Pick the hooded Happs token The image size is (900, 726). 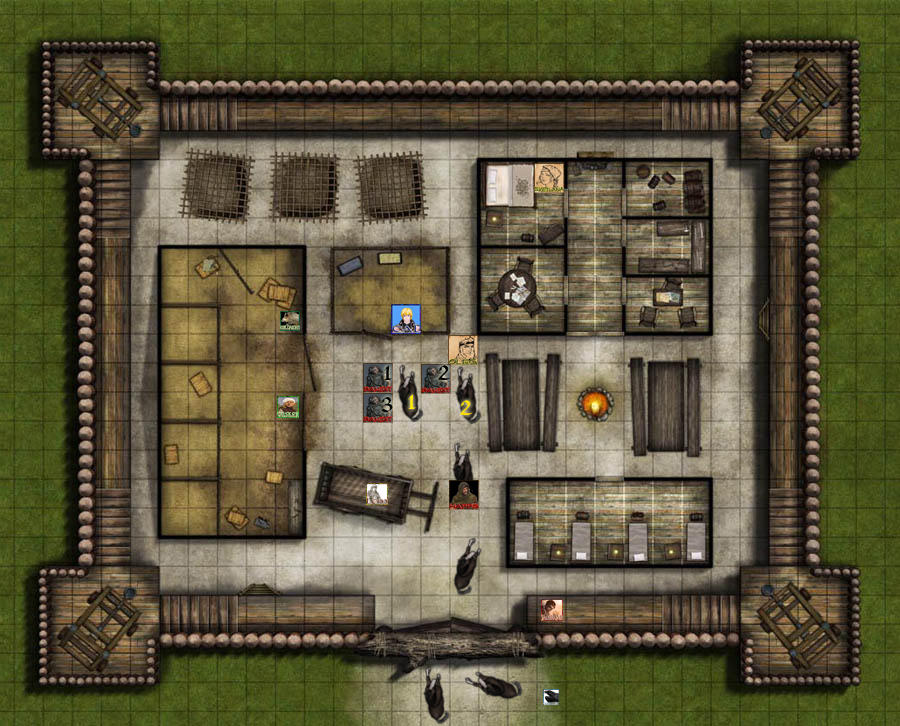tap(463, 494)
